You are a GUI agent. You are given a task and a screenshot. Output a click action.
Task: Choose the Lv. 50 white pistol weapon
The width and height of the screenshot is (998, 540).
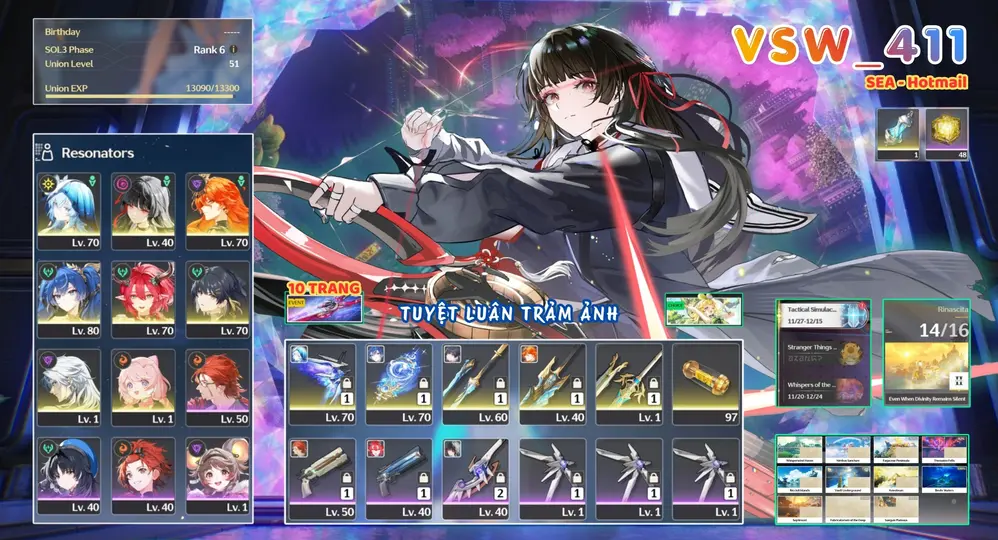click(x=322, y=478)
